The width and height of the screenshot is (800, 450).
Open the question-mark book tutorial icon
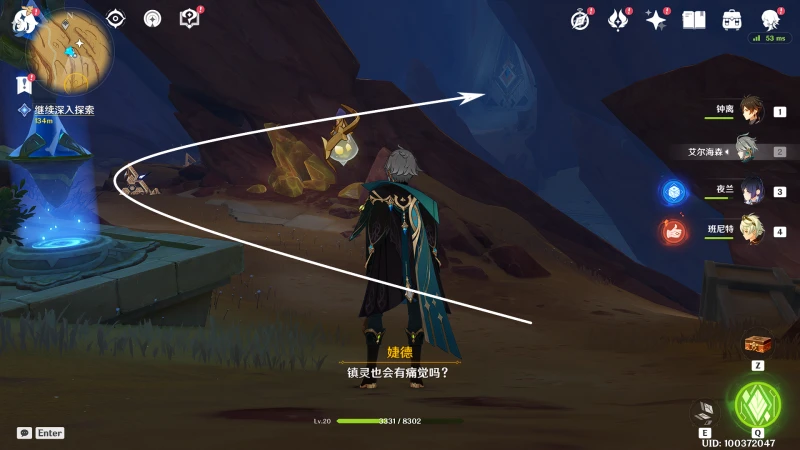(189, 18)
